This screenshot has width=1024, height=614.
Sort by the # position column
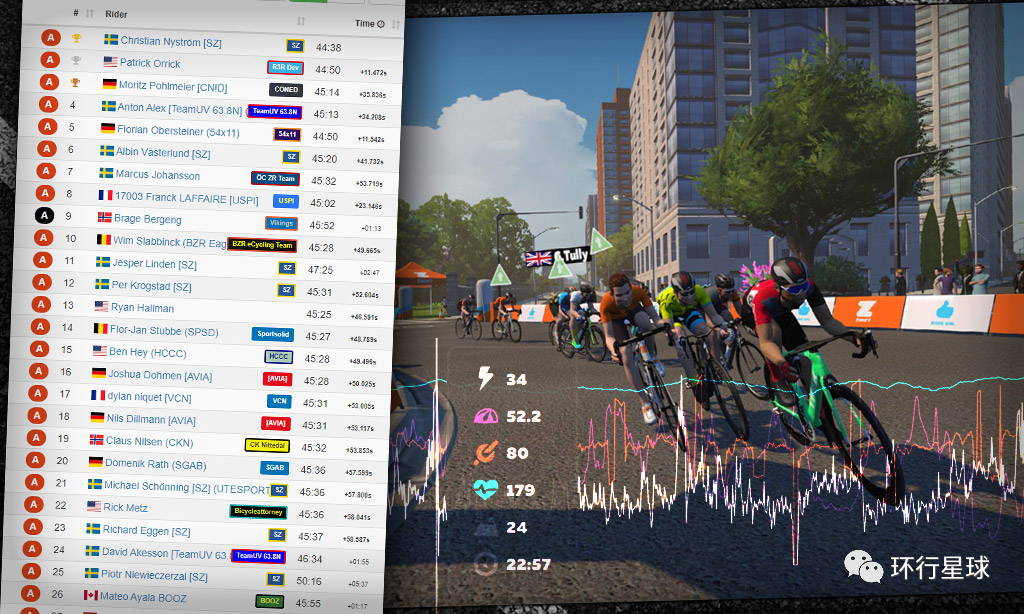(76, 14)
